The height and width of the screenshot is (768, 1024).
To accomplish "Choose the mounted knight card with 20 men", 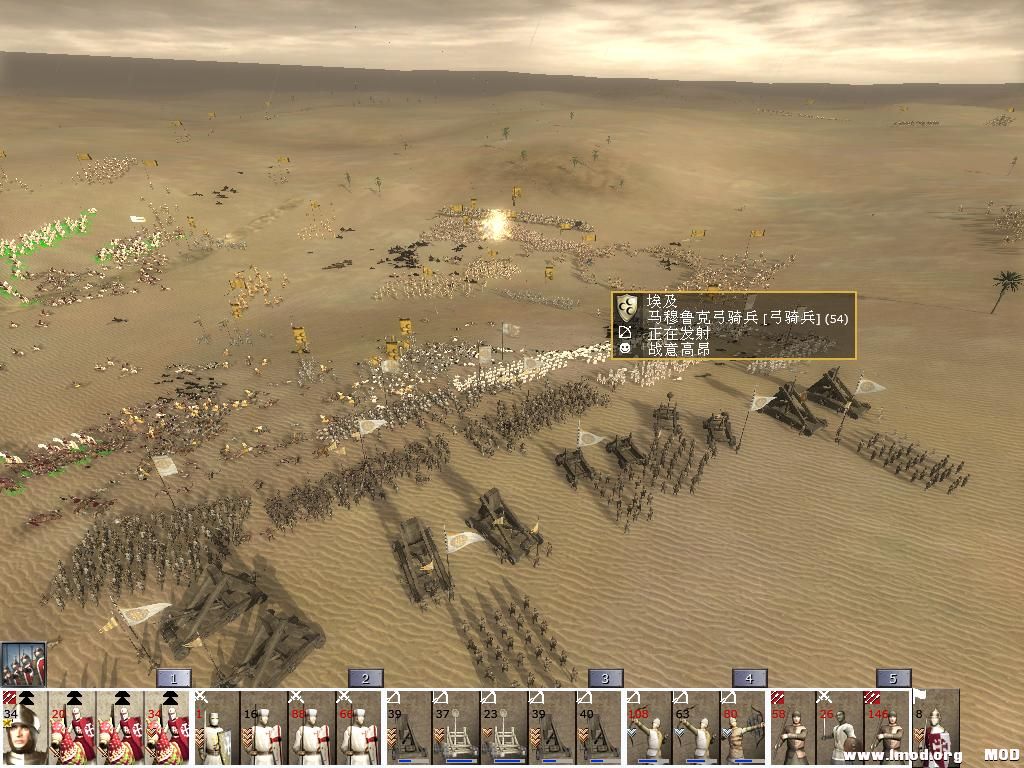I will pos(72,728).
